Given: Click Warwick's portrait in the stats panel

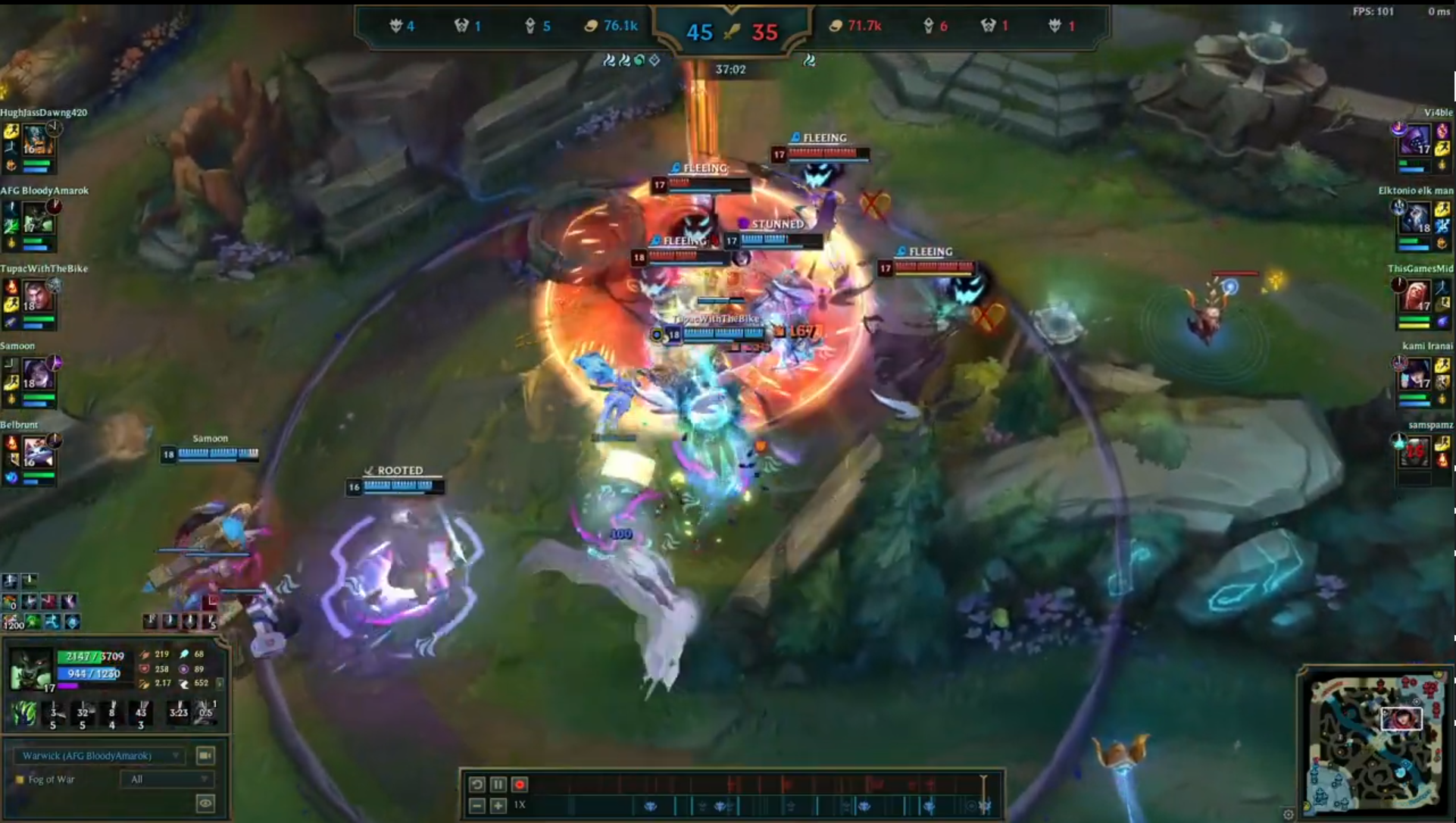Looking at the screenshot, I should tap(30, 669).
